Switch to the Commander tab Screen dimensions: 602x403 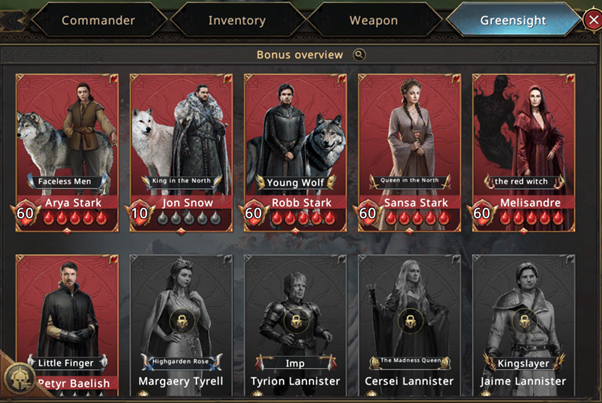pos(98,20)
